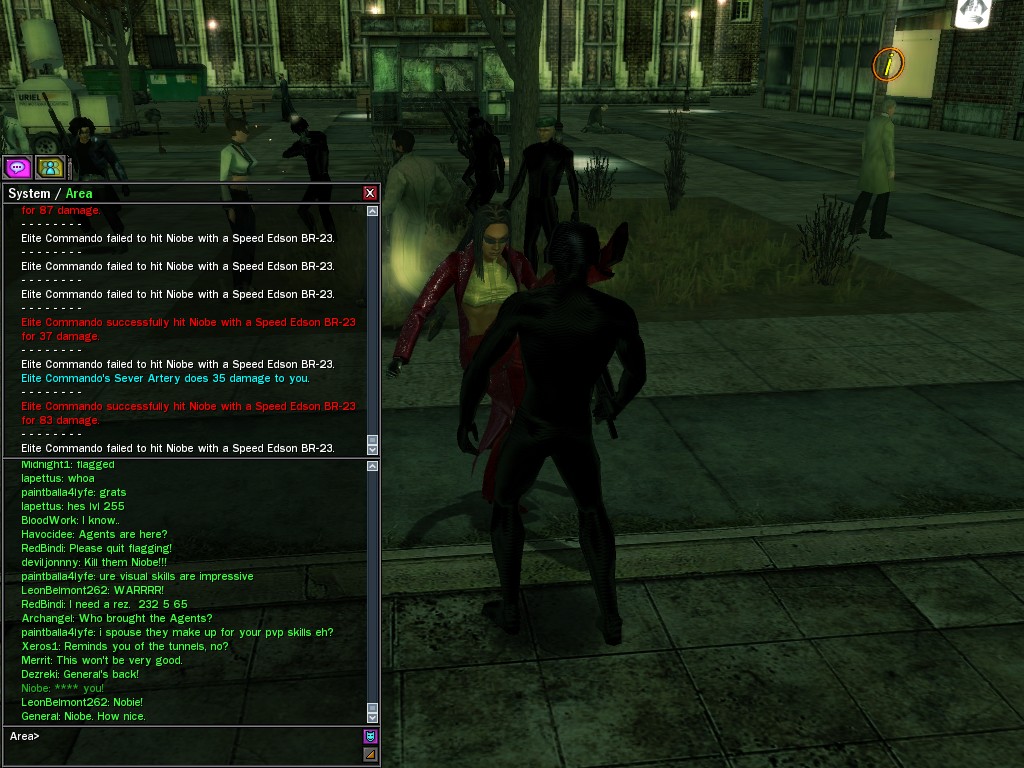Click the orange circled info icon
The height and width of the screenshot is (768, 1024).
coord(887,65)
